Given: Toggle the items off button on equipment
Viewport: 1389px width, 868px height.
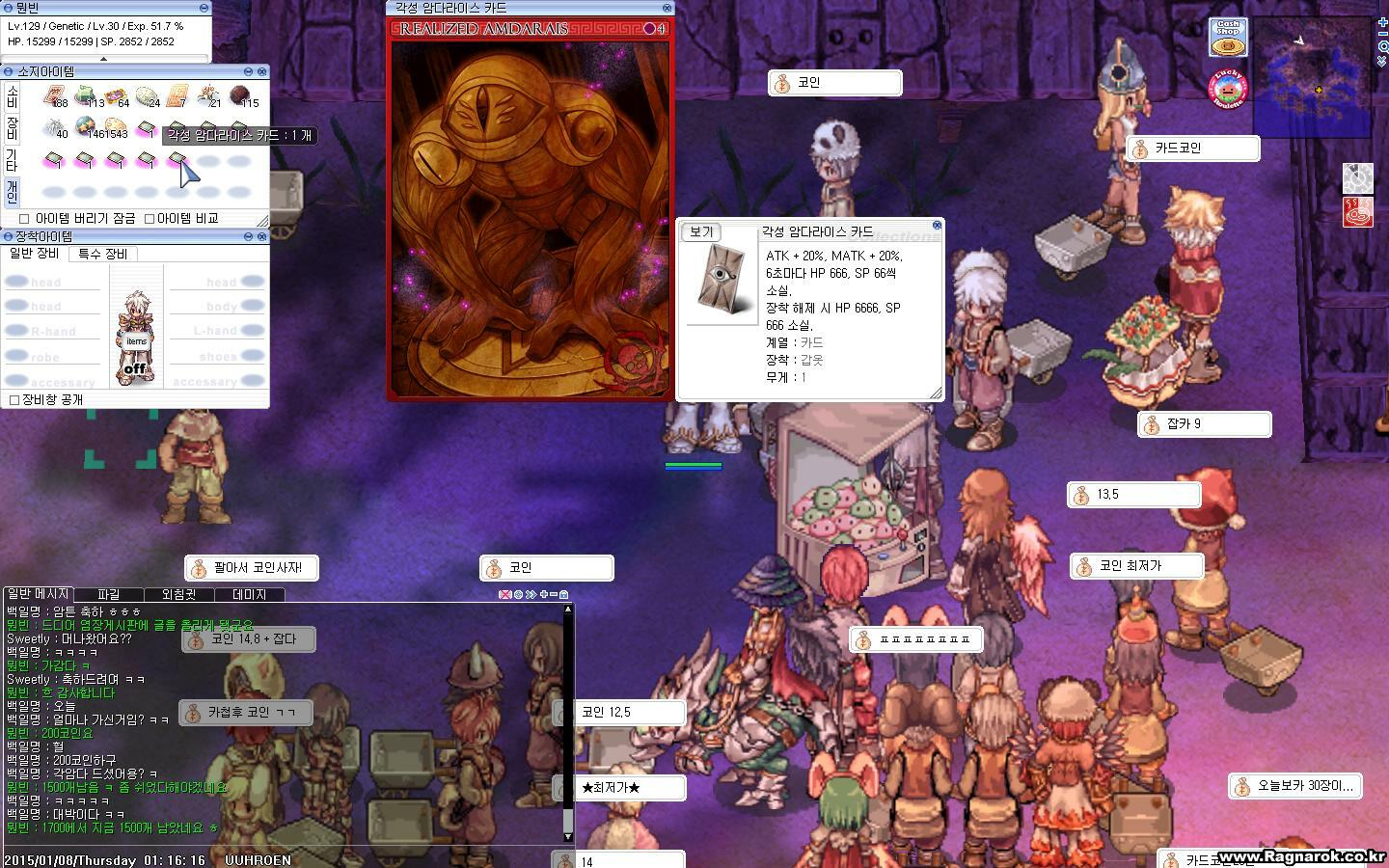Looking at the screenshot, I should tap(136, 369).
